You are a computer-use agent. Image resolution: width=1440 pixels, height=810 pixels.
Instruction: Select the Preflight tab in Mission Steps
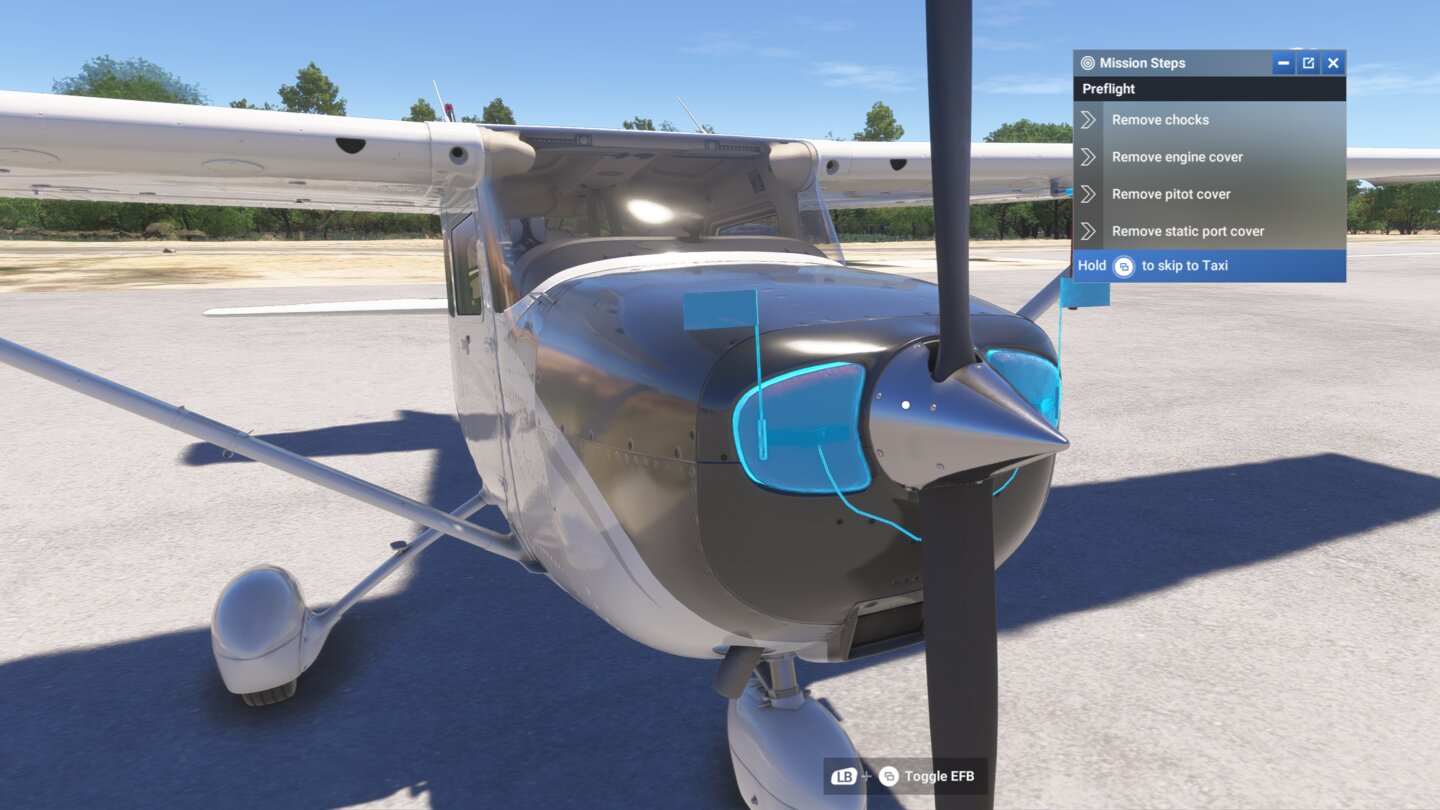pos(1107,88)
